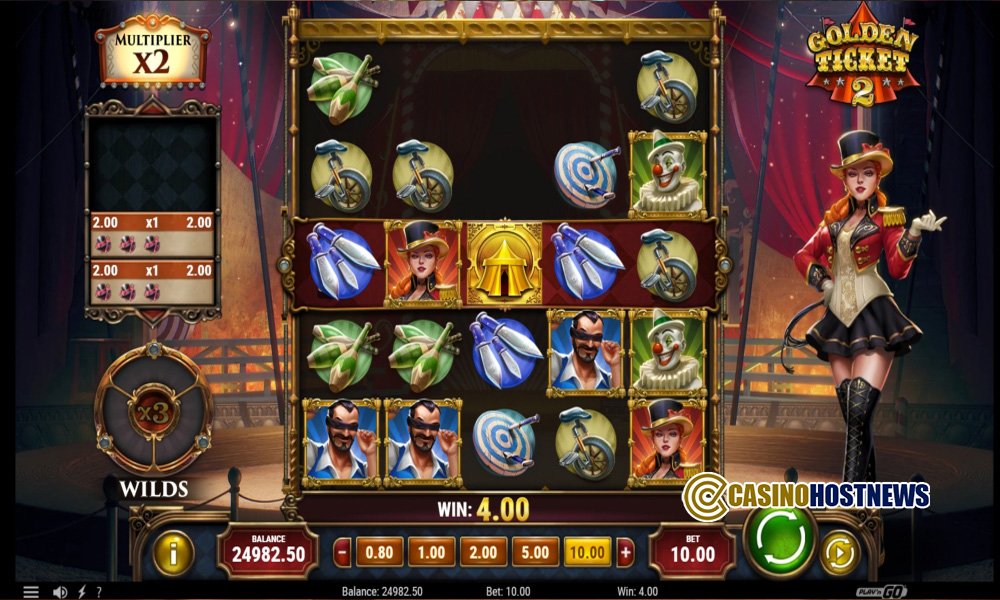Toggle the sound speaker icon
Screen dimensions: 1000x600
click(x=59, y=592)
